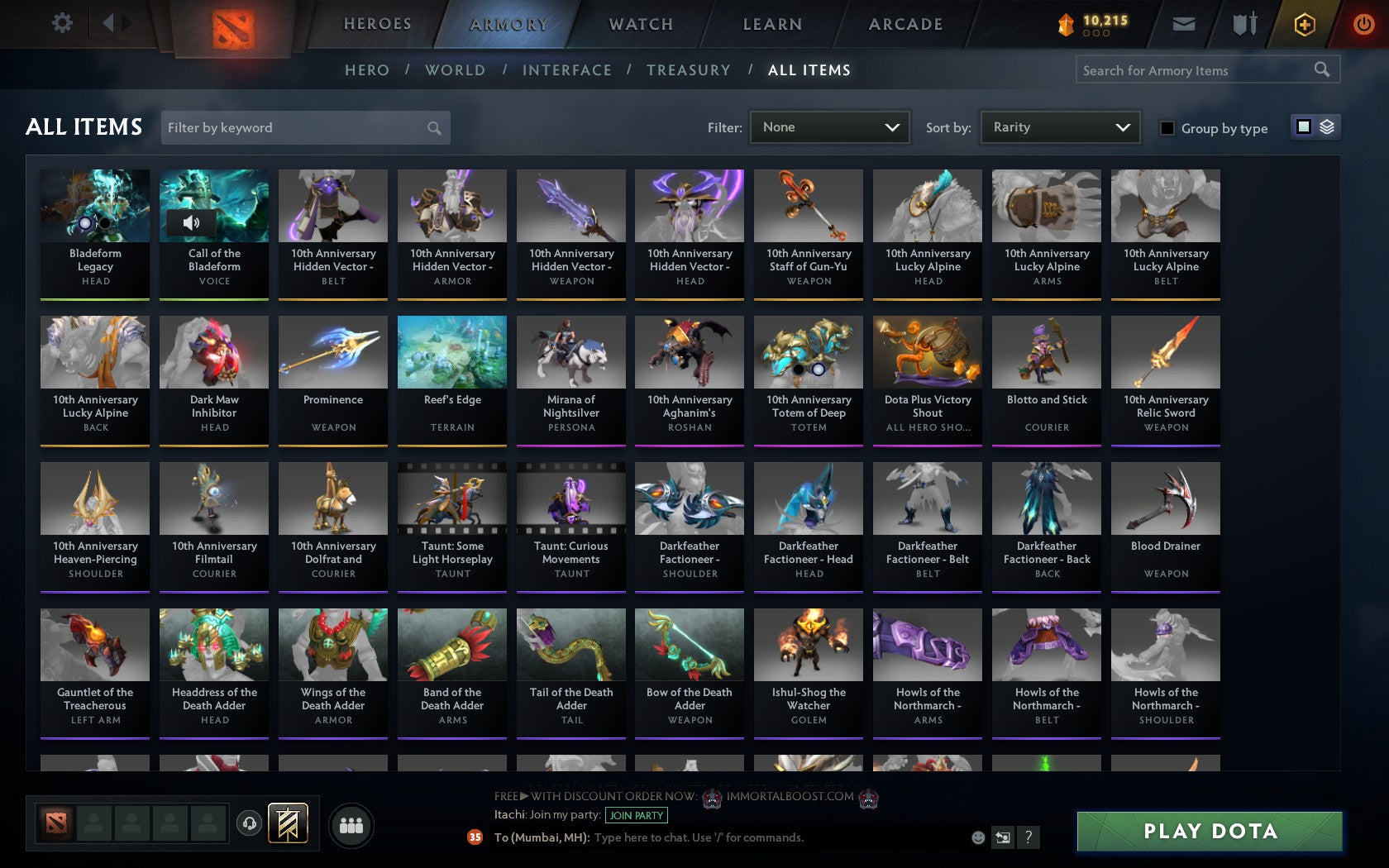1389x868 pixels.
Task: Open the Armory shield and sword icon
Action: pyautogui.click(x=1243, y=24)
